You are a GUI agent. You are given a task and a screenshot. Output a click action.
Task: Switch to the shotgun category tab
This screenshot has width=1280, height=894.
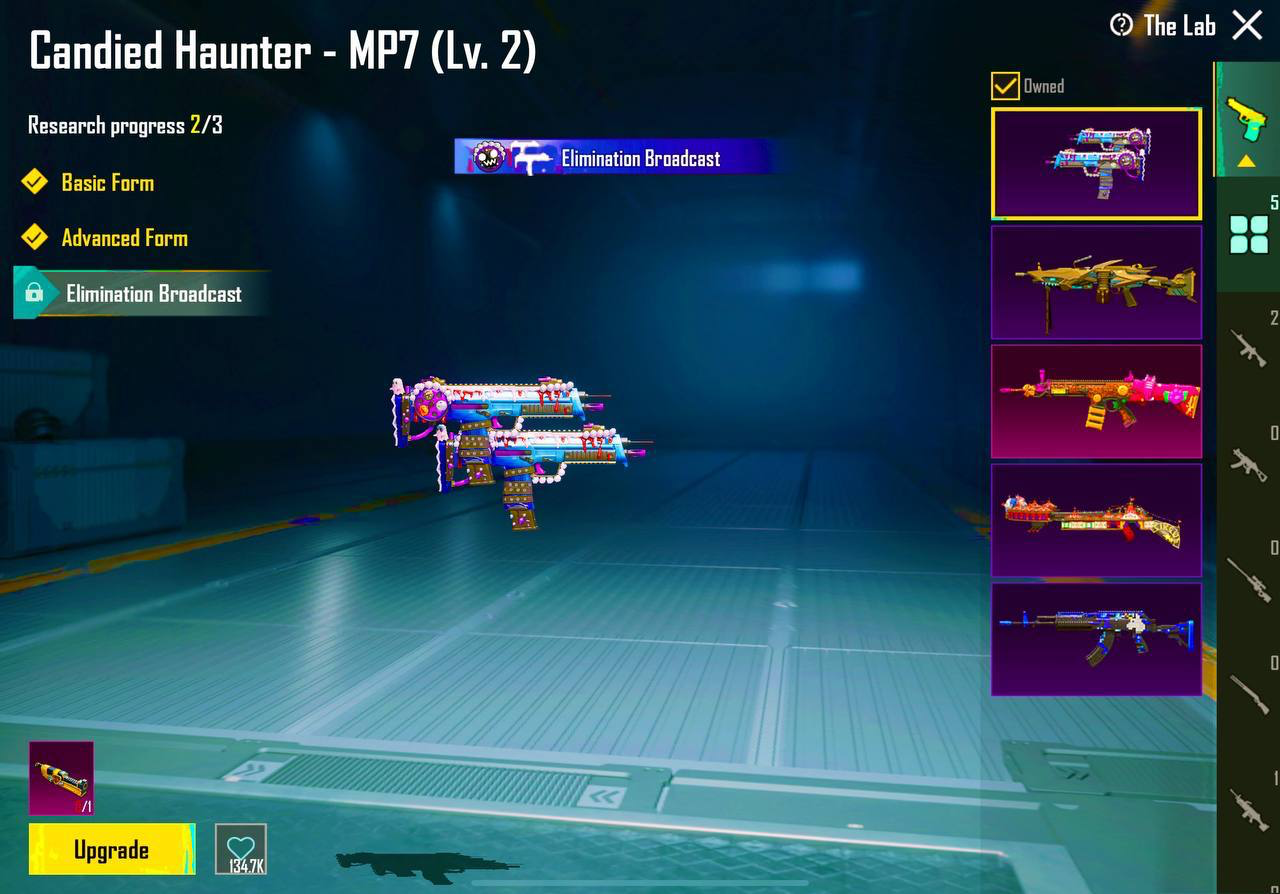pyautogui.click(x=1248, y=692)
